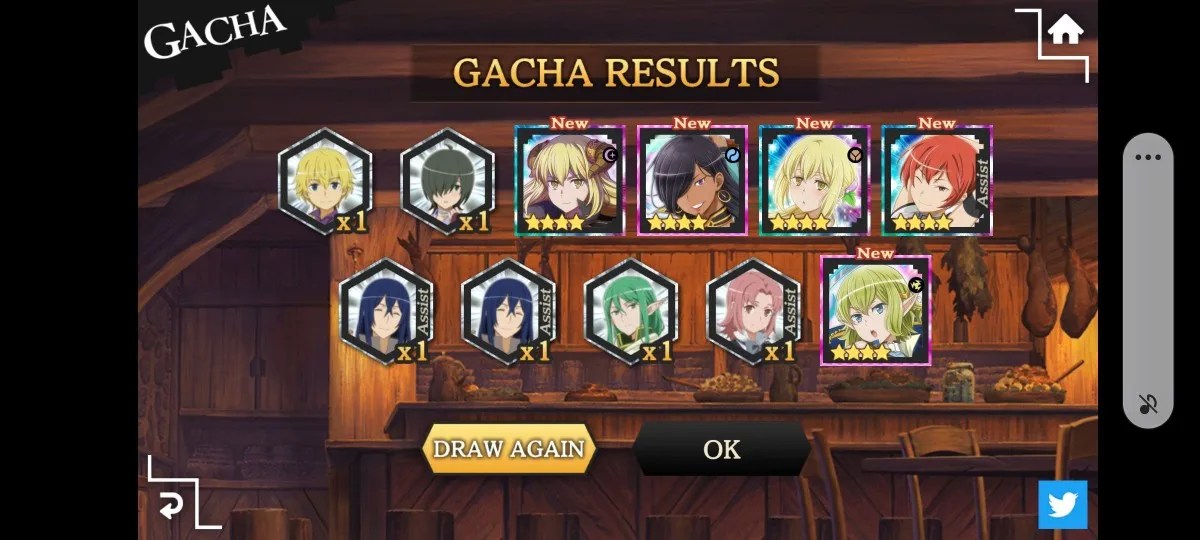Toggle the muted notification bell icon
The height and width of the screenshot is (540, 1200).
pos(1148,404)
